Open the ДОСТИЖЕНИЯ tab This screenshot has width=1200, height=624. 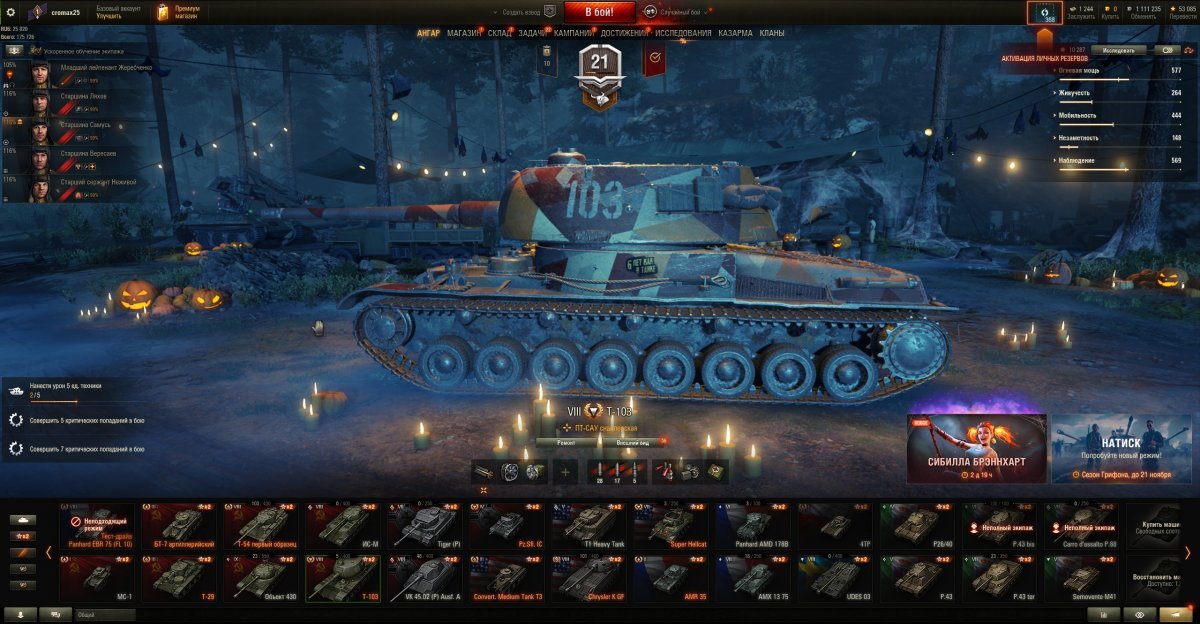[x=628, y=33]
